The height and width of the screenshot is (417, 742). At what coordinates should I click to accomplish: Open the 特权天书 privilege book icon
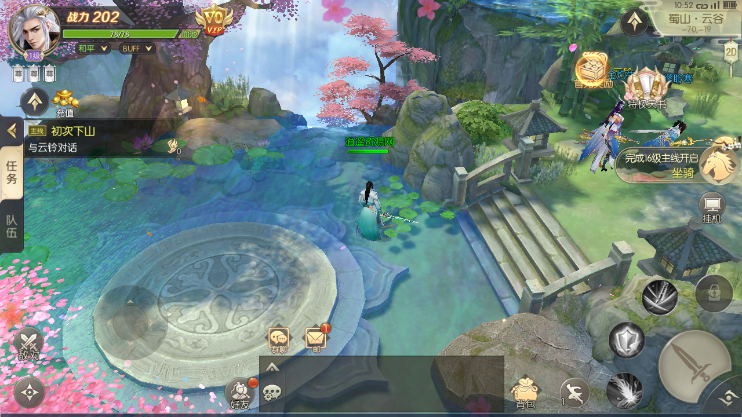(647, 86)
